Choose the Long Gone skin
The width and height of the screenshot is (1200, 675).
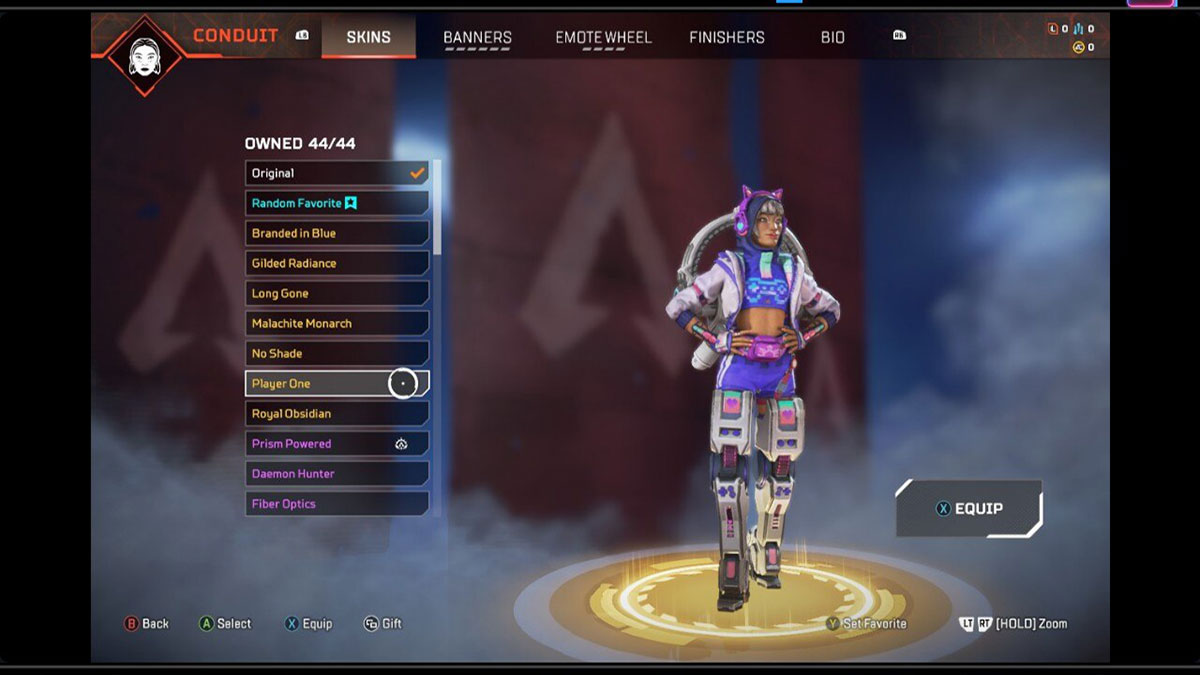[x=337, y=293]
